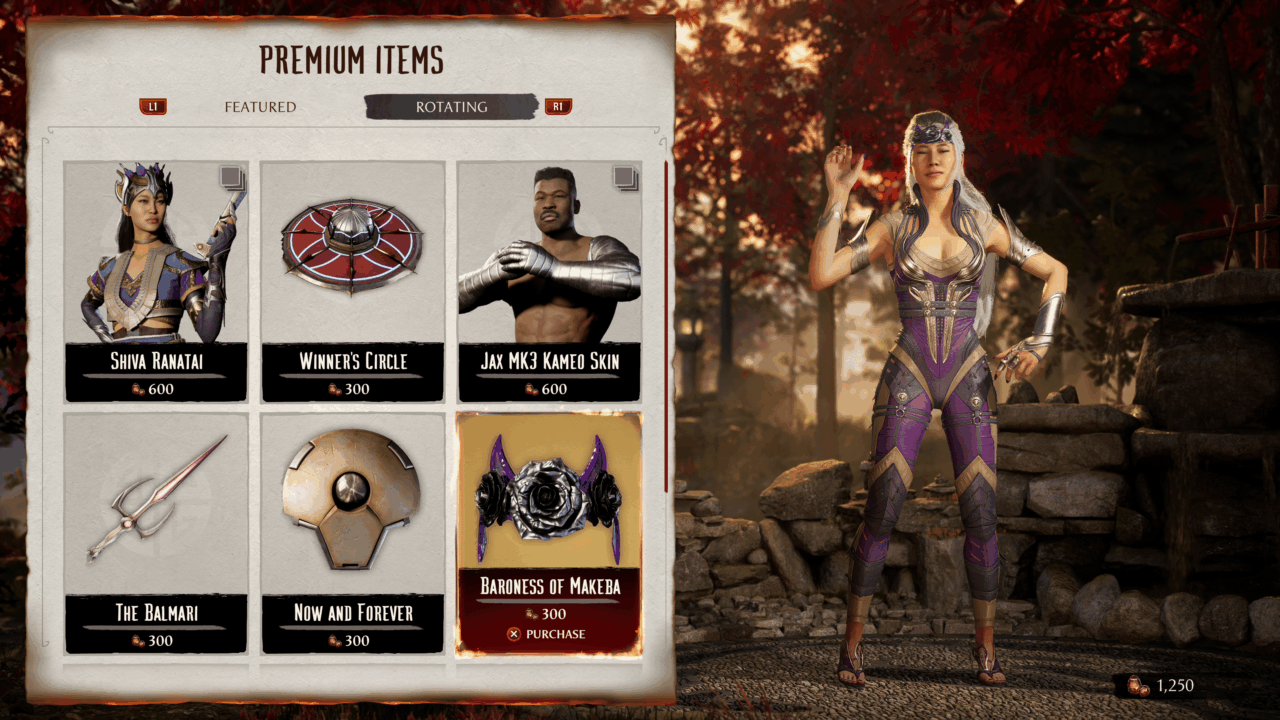Switch to the Featured tab
Viewport: 1280px width, 720px height.
coord(260,107)
